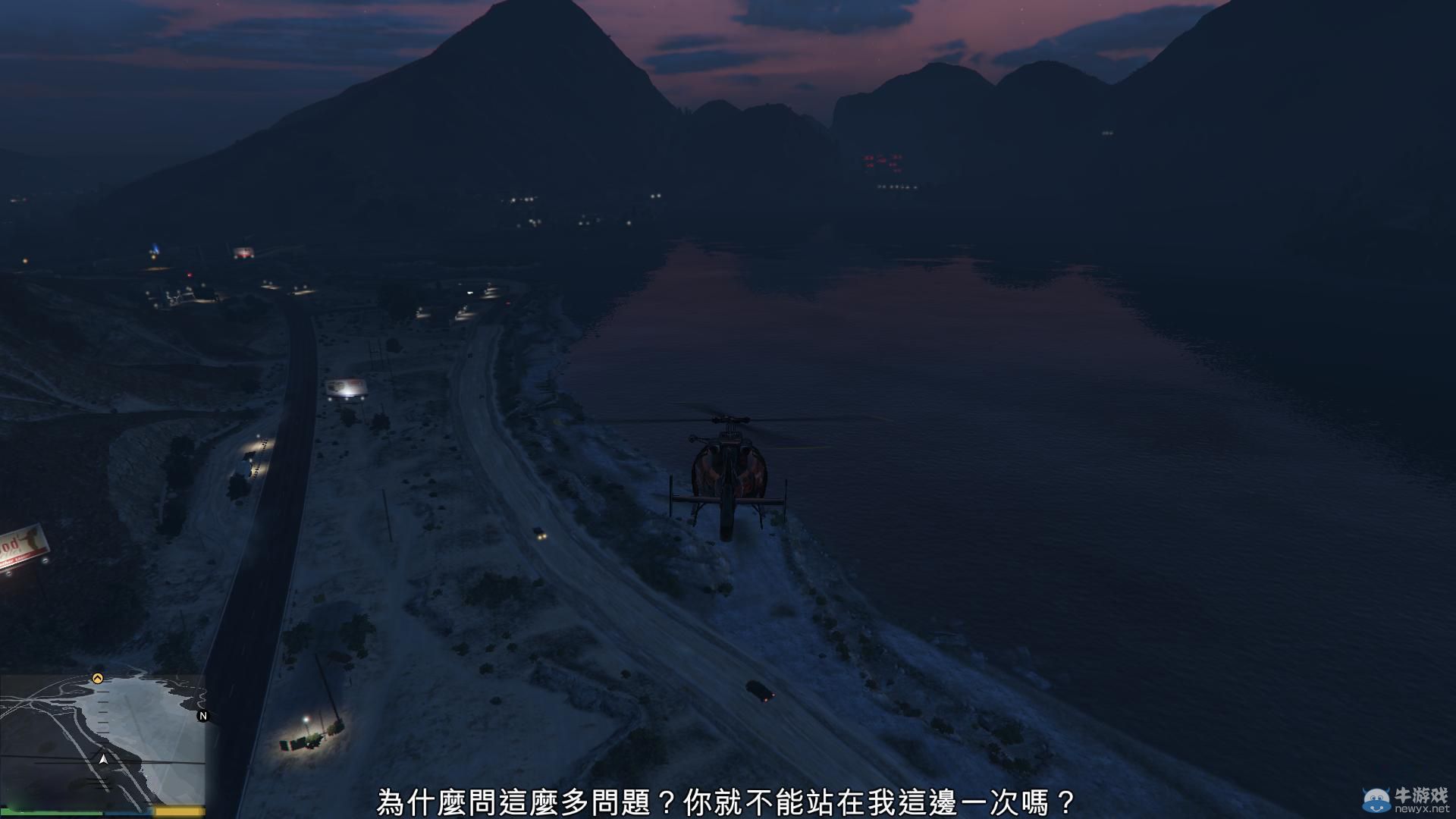Click the yellow mission marker on minimap
Screen dimensions: 1456x819
pyautogui.click(x=97, y=678)
